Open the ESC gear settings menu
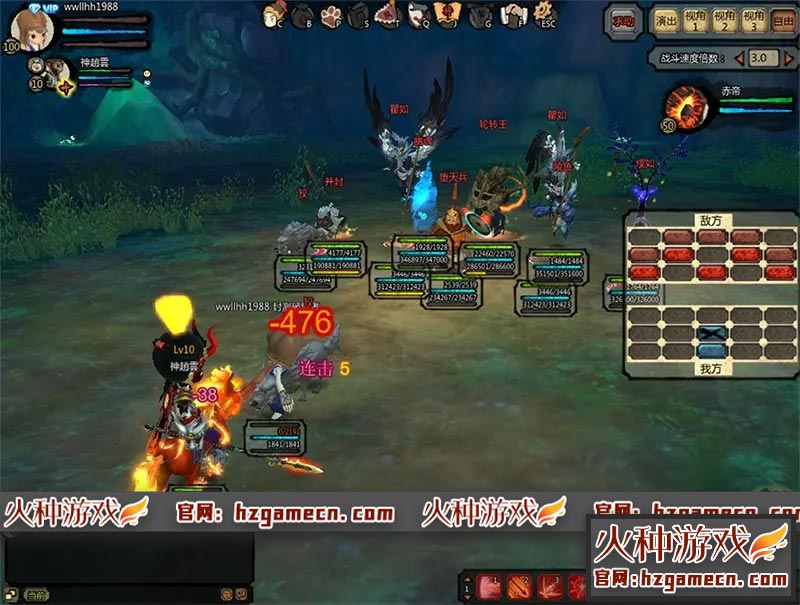 (x=545, y=15)
